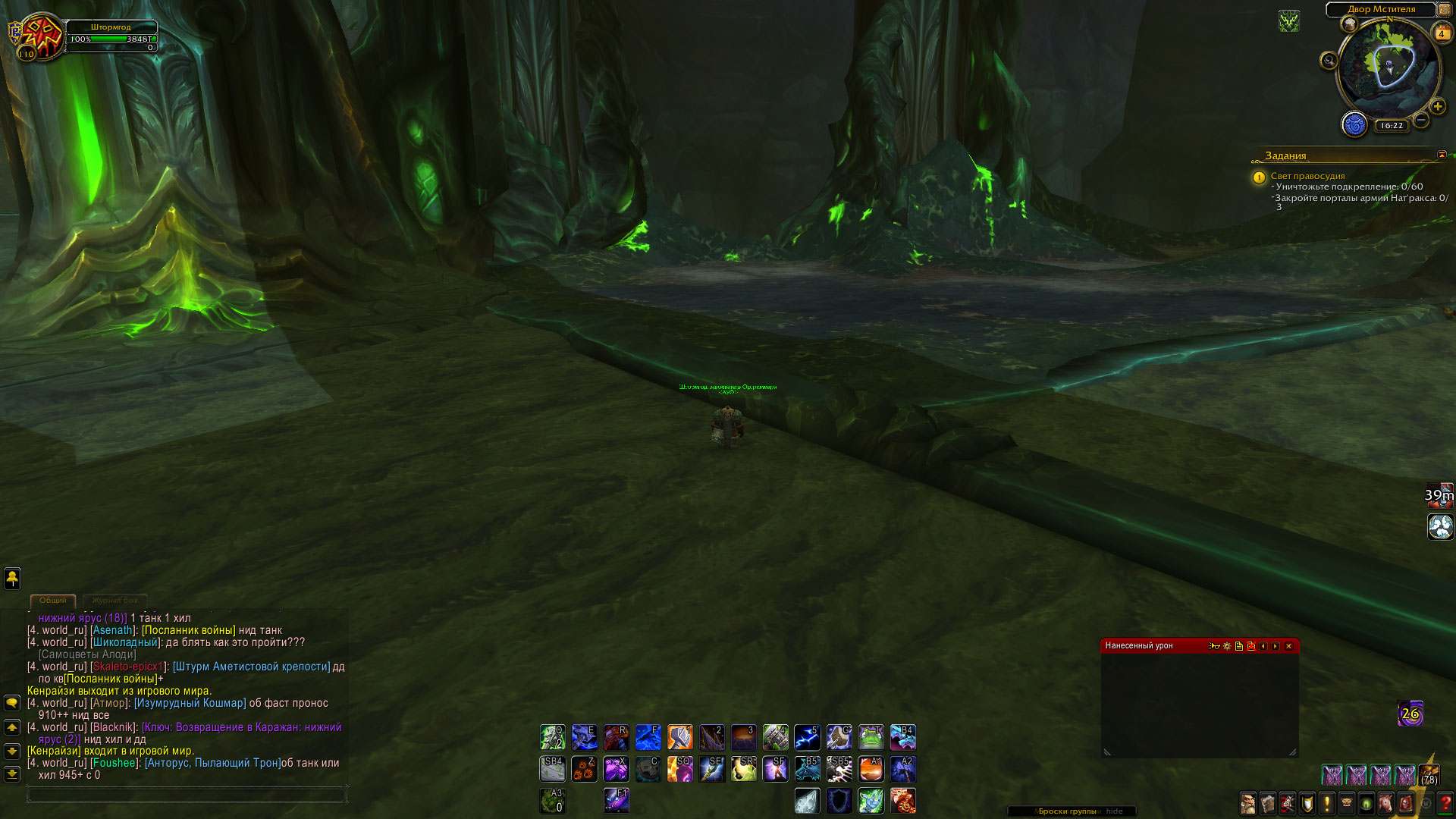This screenshot has height=819, width=1456.
Task: Close the Нанесенный урон damage meter window
Action: point(1288,646)
